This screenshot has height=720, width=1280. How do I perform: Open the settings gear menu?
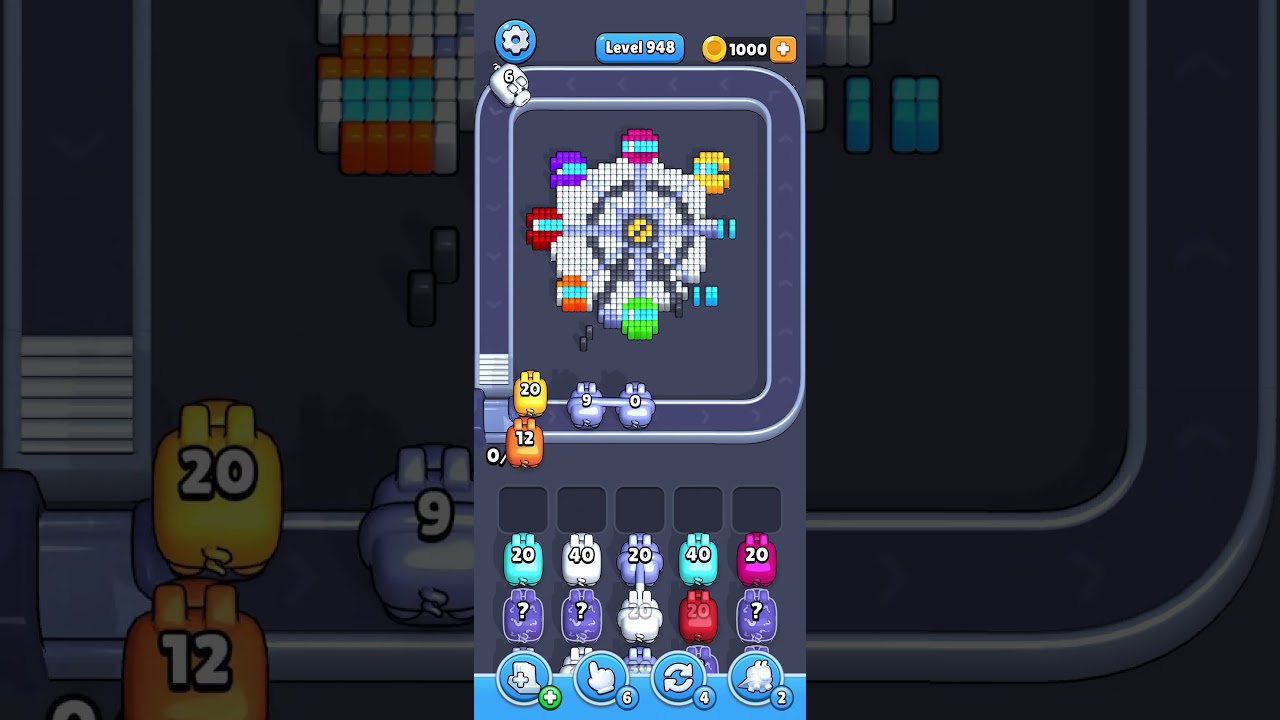515,41
